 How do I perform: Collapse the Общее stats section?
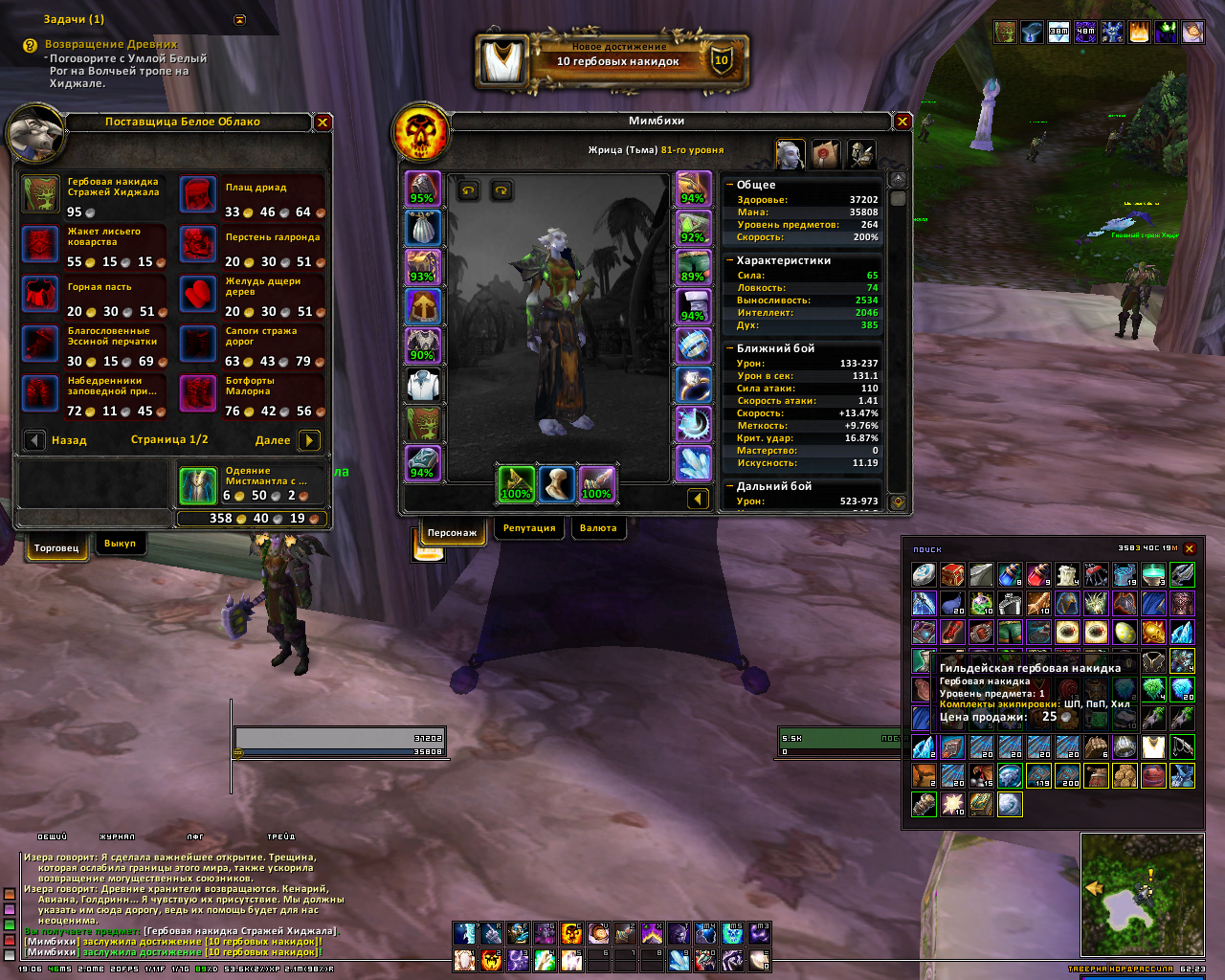pyautogui.click(x=730, y=185)
